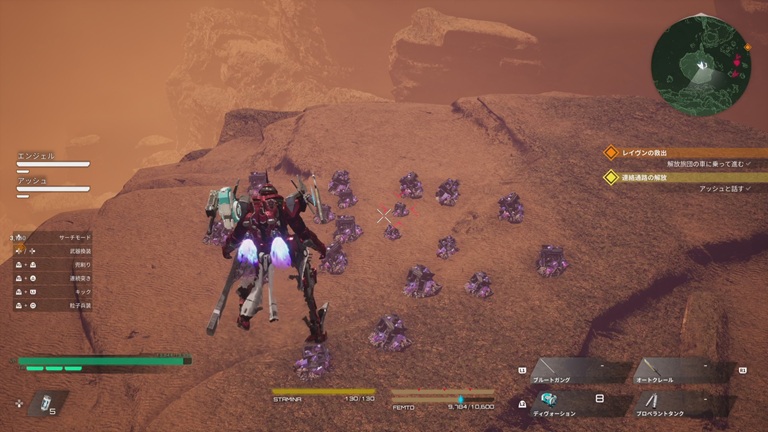This screenshot has height=432, width=768.
Task: Click the サーチモード command row
Action: (55, 237)
